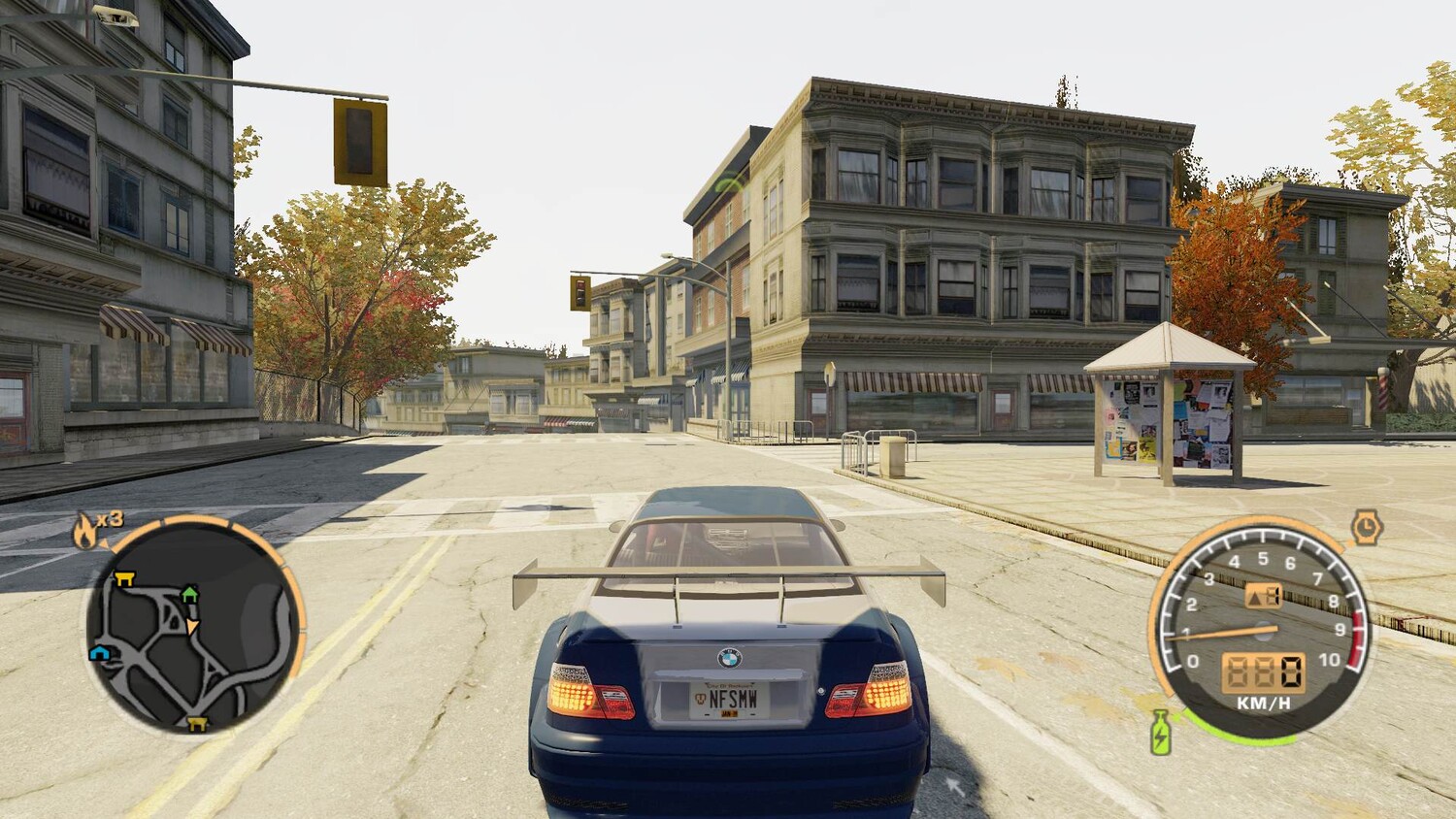This screenshot has width=1456, height=819.
Task: Click the flame heat level icon
Action: point(85,531)
